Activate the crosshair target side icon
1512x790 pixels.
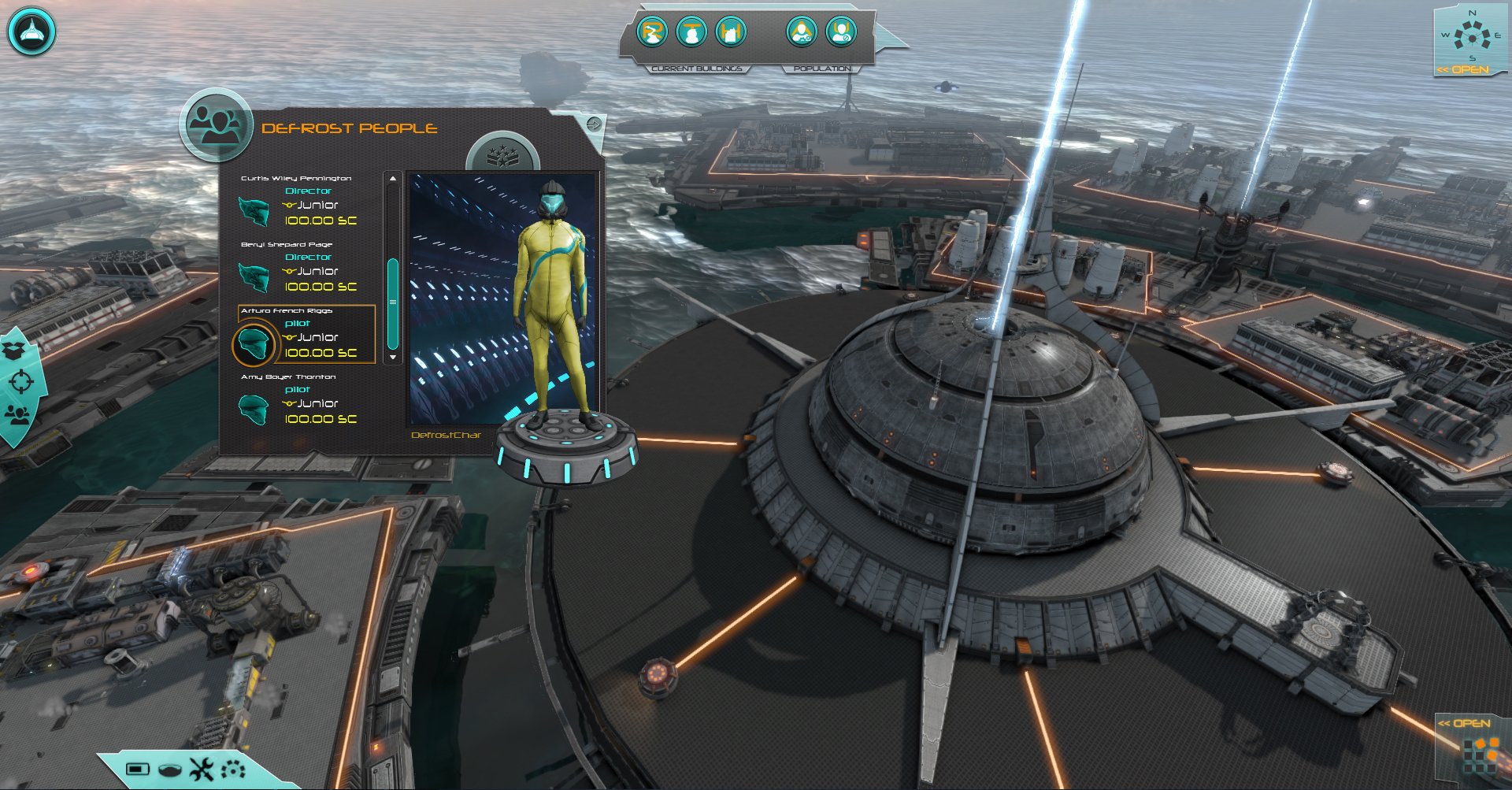(20, 382)
